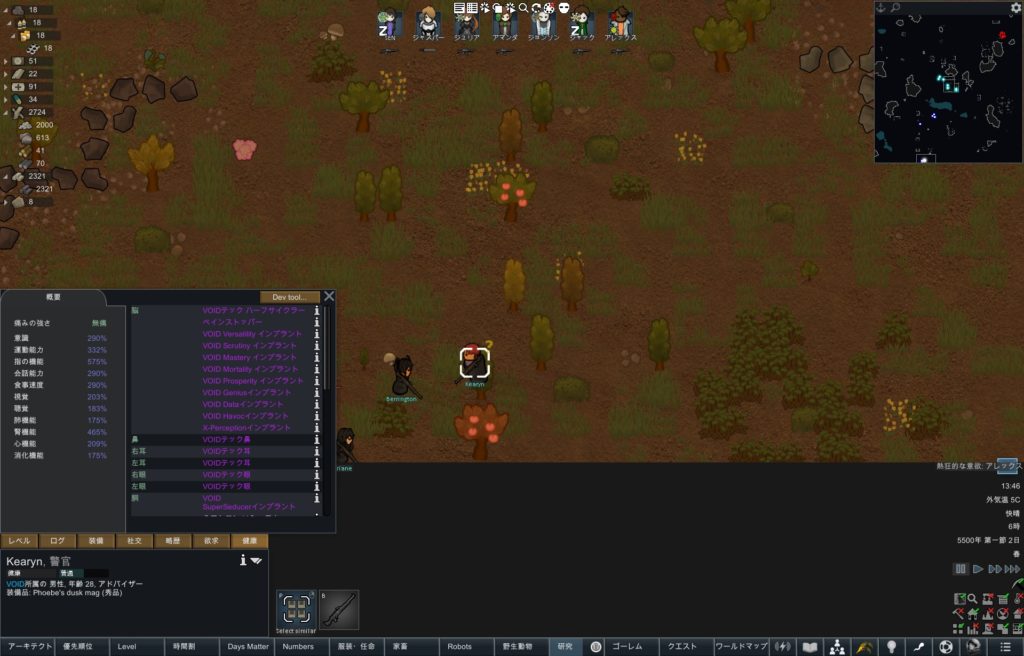Viewport: 1024px width, 656px height.
Task: Close the health info panel
Action: [x=329, y=297]
